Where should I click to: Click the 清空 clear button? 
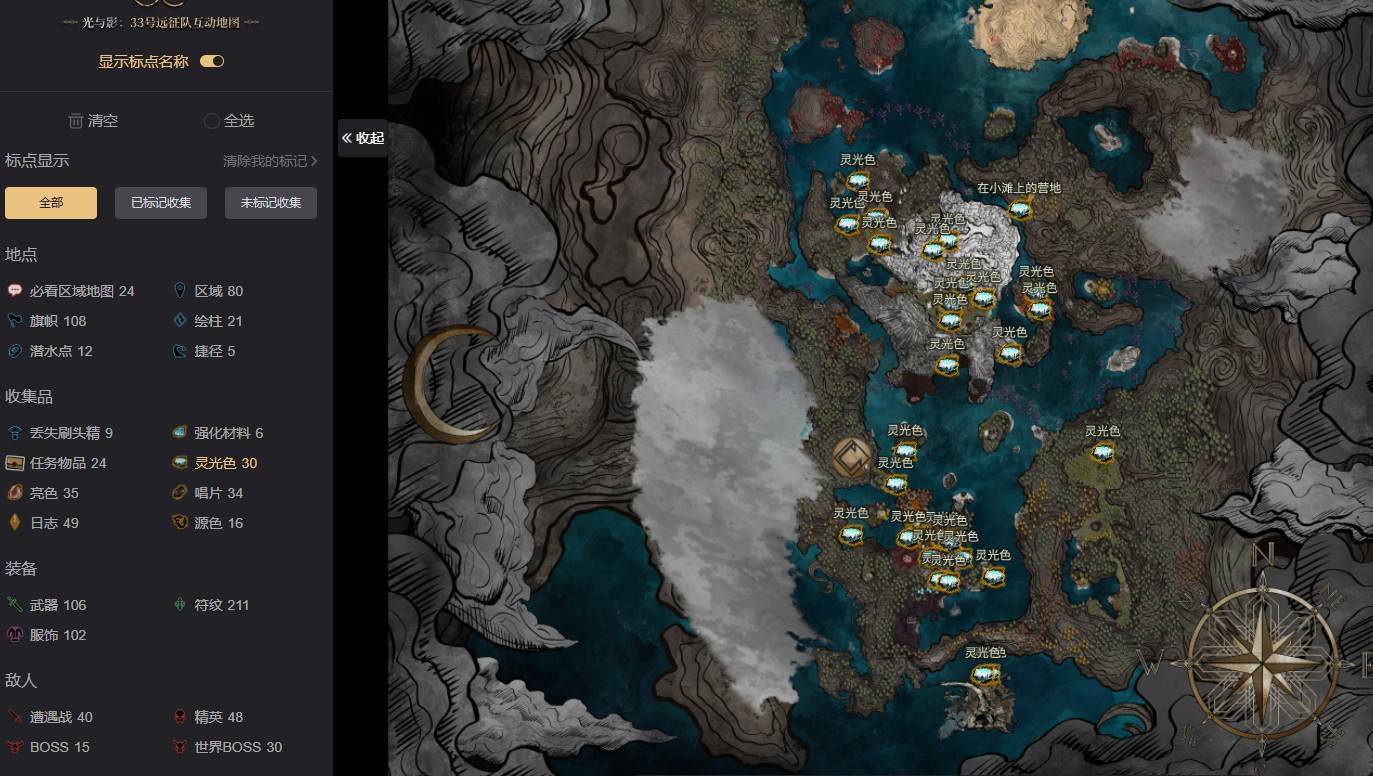point(93,121)
